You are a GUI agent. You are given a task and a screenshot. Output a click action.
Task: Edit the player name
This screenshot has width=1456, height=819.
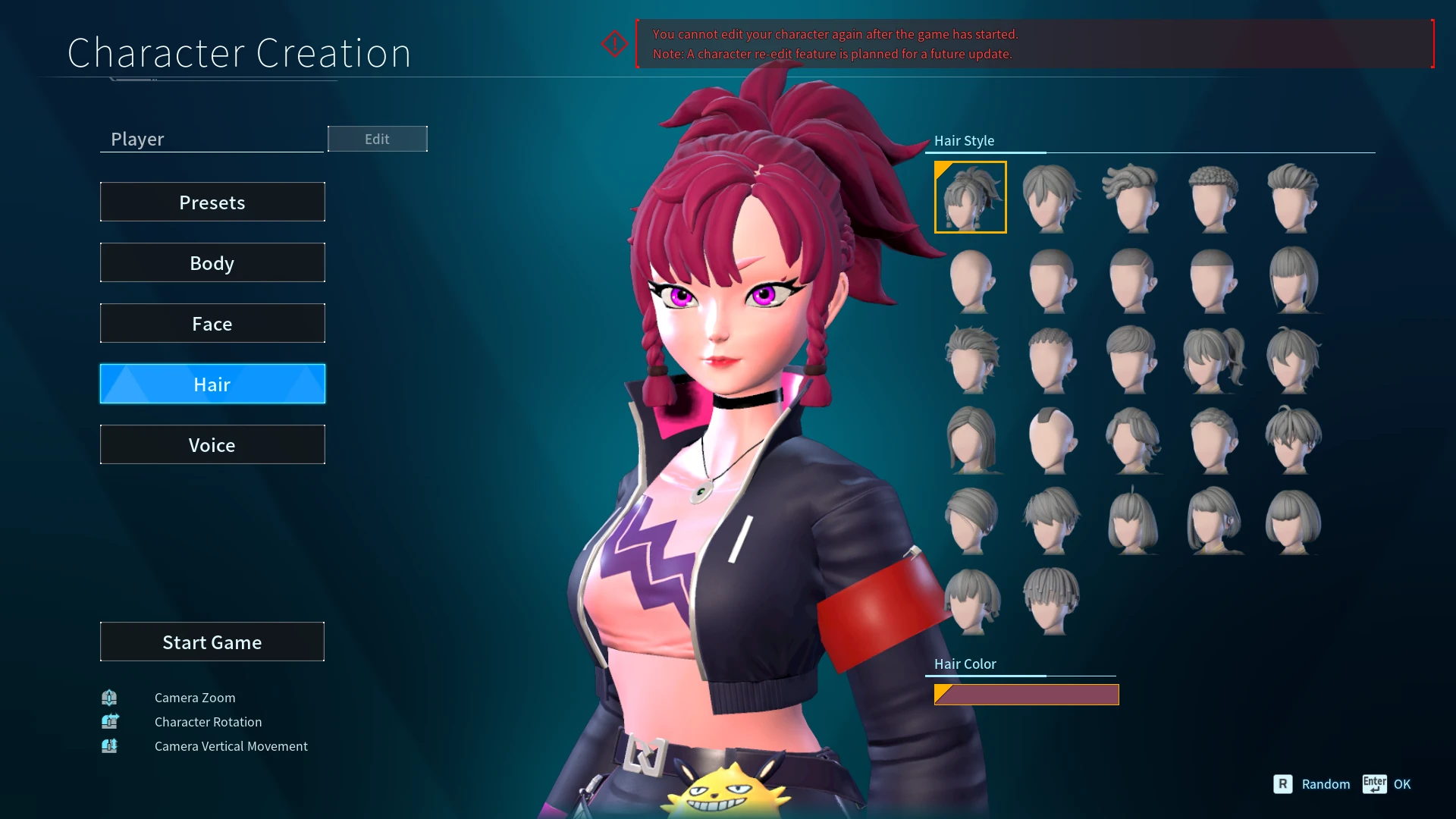coord(377,140)
